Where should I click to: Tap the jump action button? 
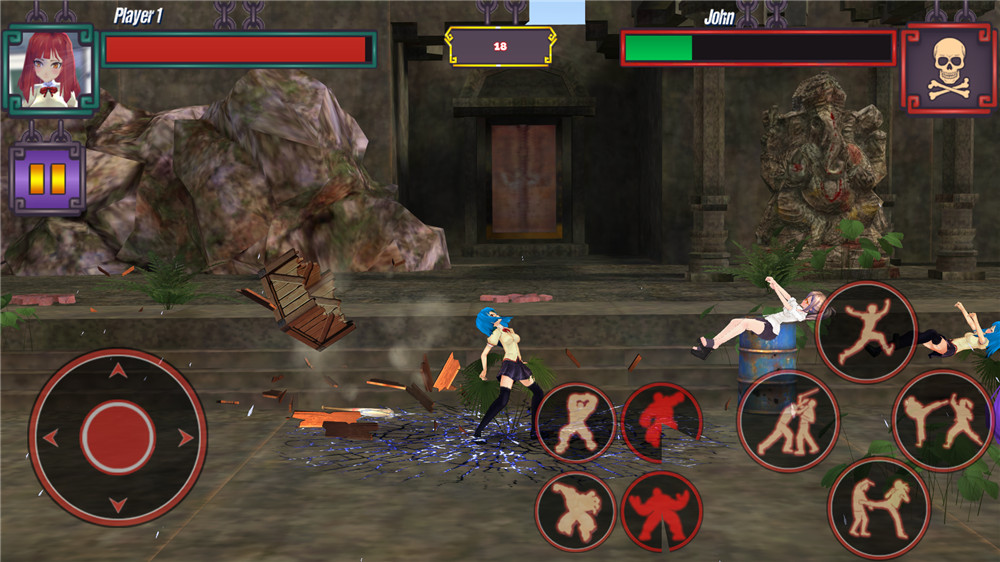click(x=866, y=331)
